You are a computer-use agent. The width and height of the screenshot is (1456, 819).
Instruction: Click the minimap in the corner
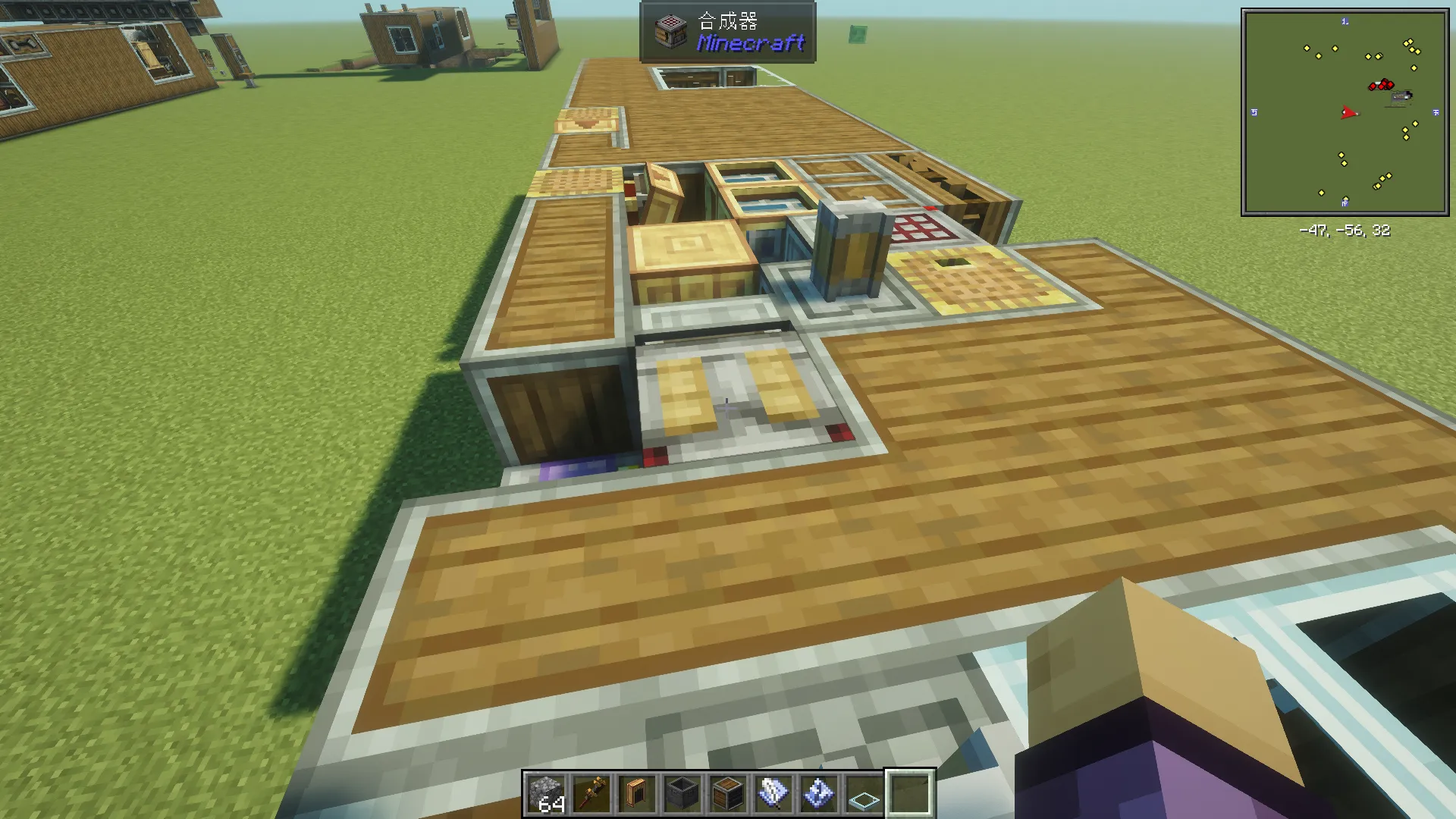coord(1345,112)
